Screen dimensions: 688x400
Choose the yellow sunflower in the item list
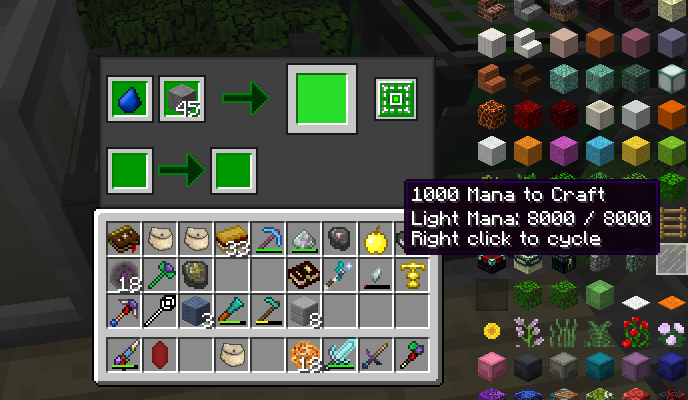(491, 330)
